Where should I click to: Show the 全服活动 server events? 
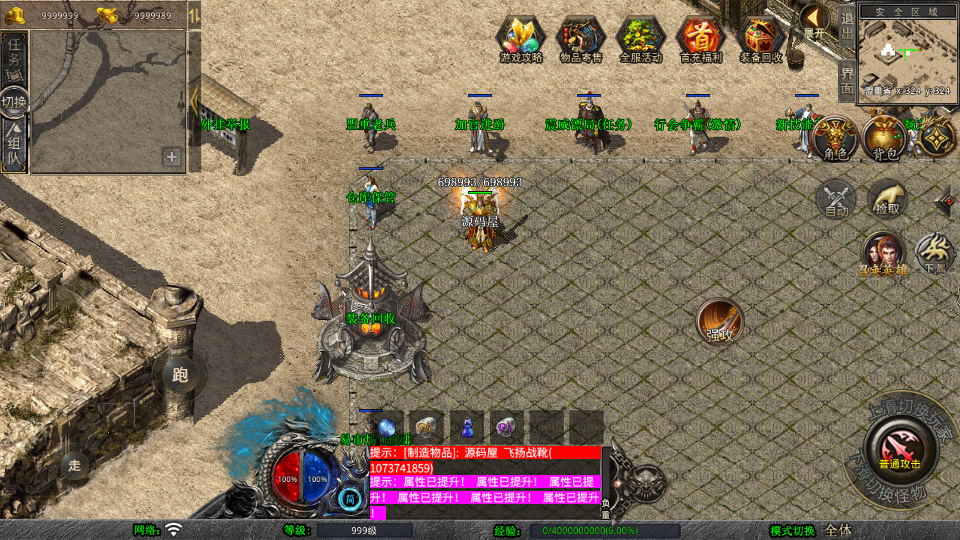641,38
